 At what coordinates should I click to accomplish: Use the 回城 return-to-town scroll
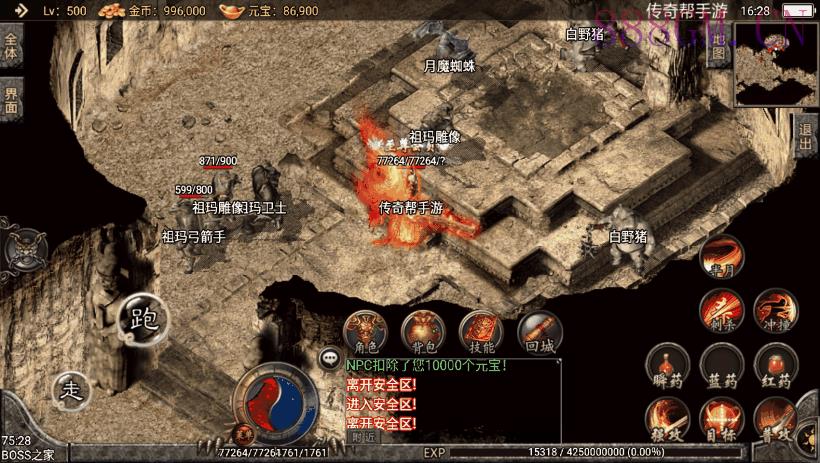(x=539, y=333)
